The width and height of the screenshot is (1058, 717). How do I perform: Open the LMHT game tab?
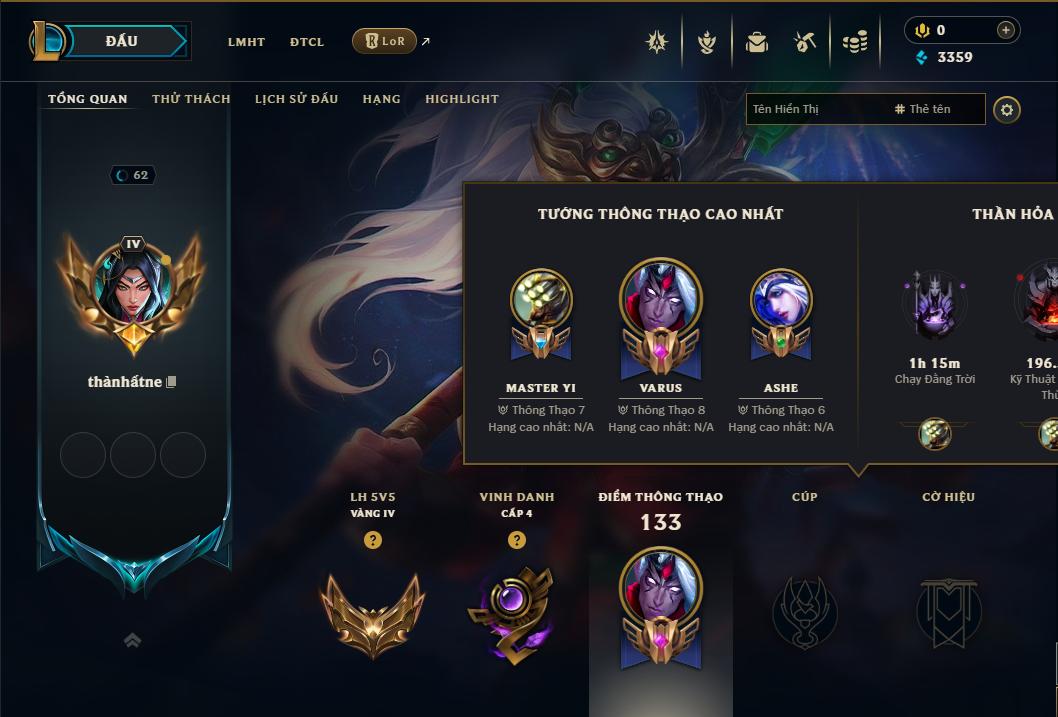coord(246,42)
